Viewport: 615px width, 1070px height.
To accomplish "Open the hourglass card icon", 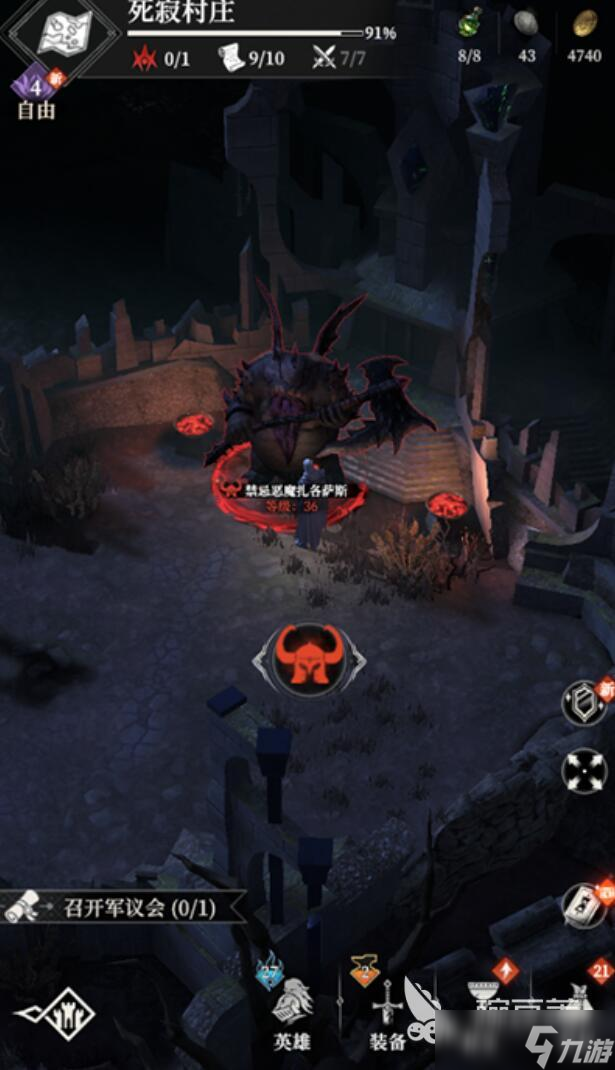I will [585, 905].
